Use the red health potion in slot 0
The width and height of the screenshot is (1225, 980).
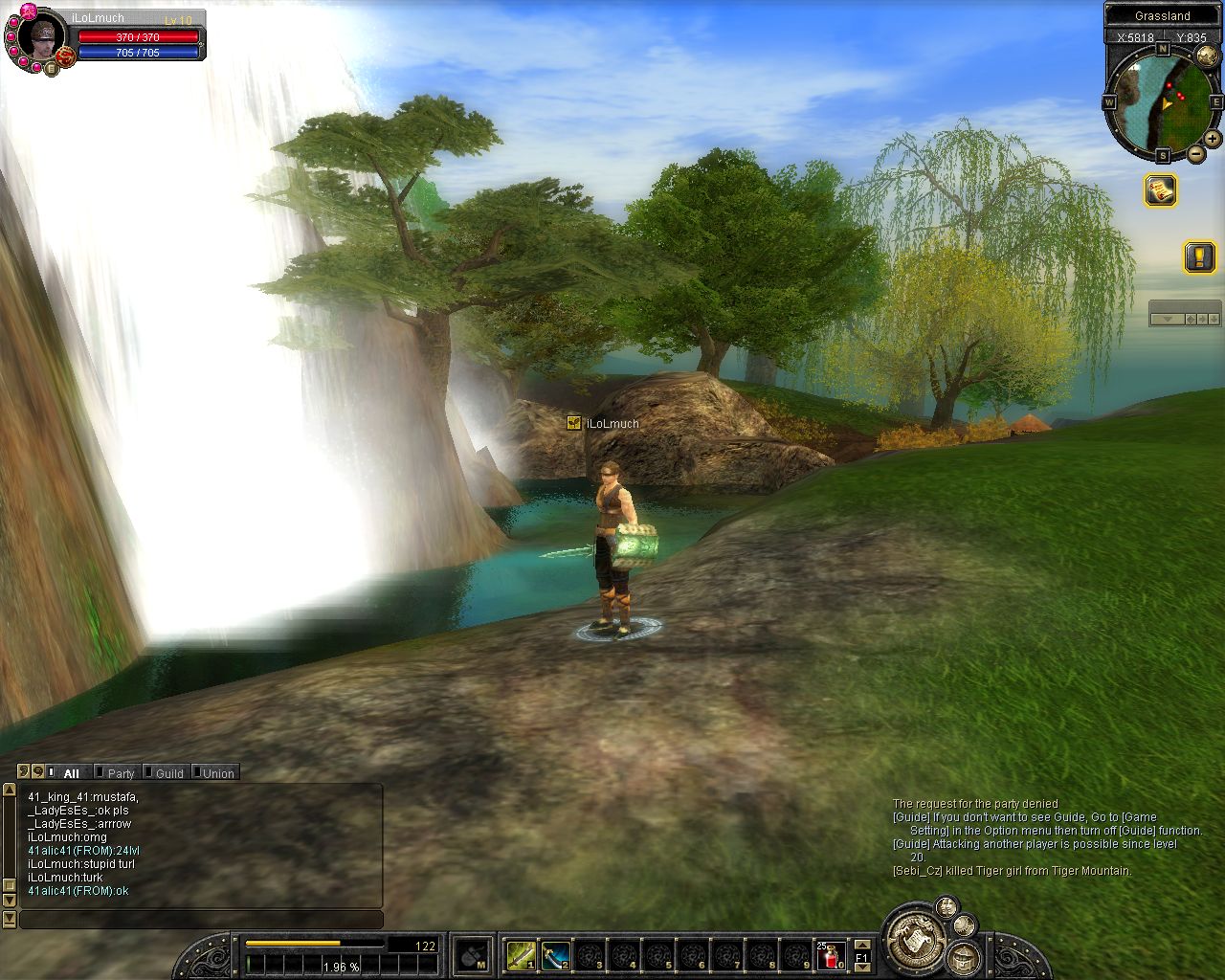pos(831,954)
